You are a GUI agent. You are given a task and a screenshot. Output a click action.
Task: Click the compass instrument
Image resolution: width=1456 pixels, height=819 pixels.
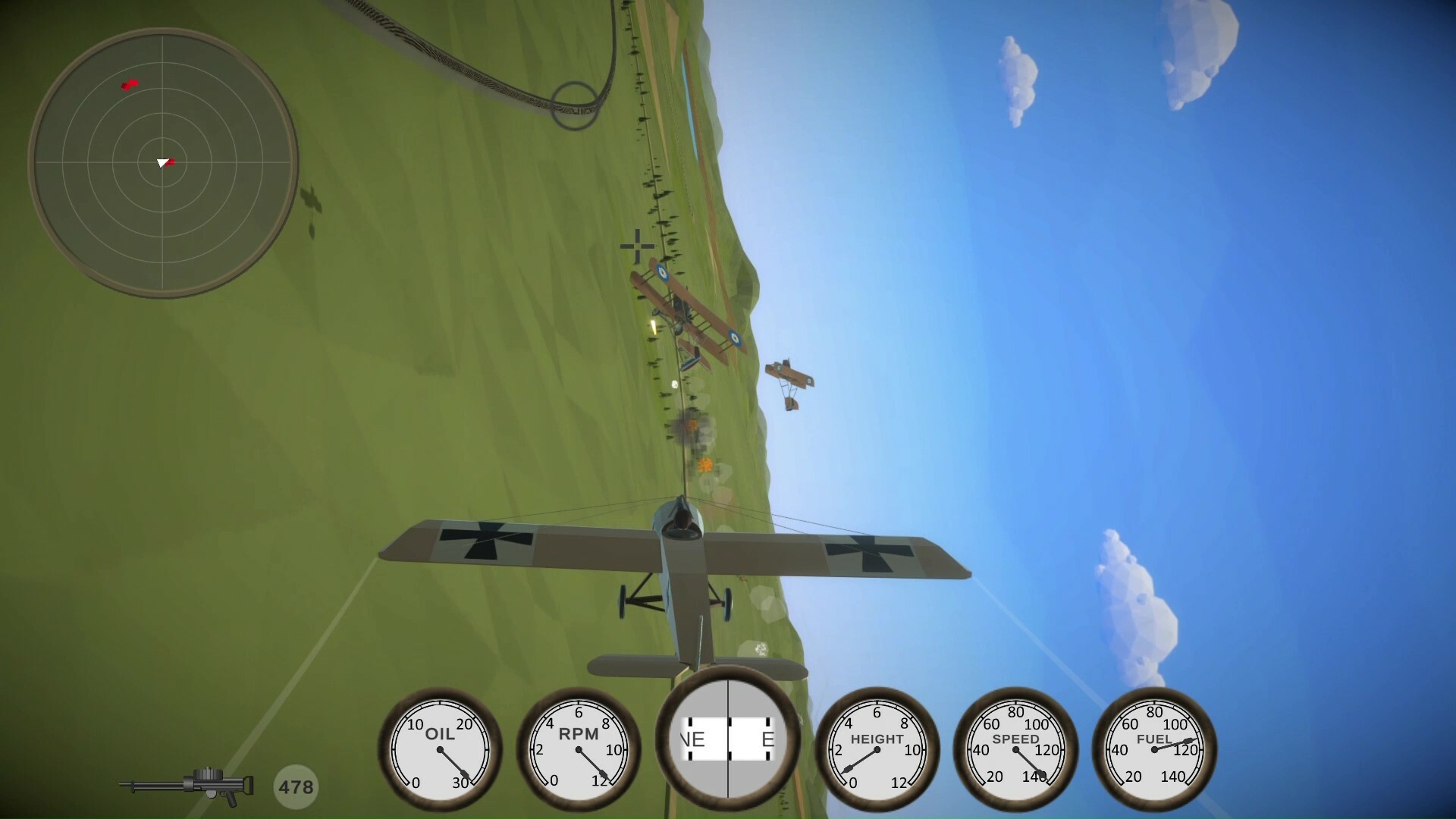click(726, 739)
